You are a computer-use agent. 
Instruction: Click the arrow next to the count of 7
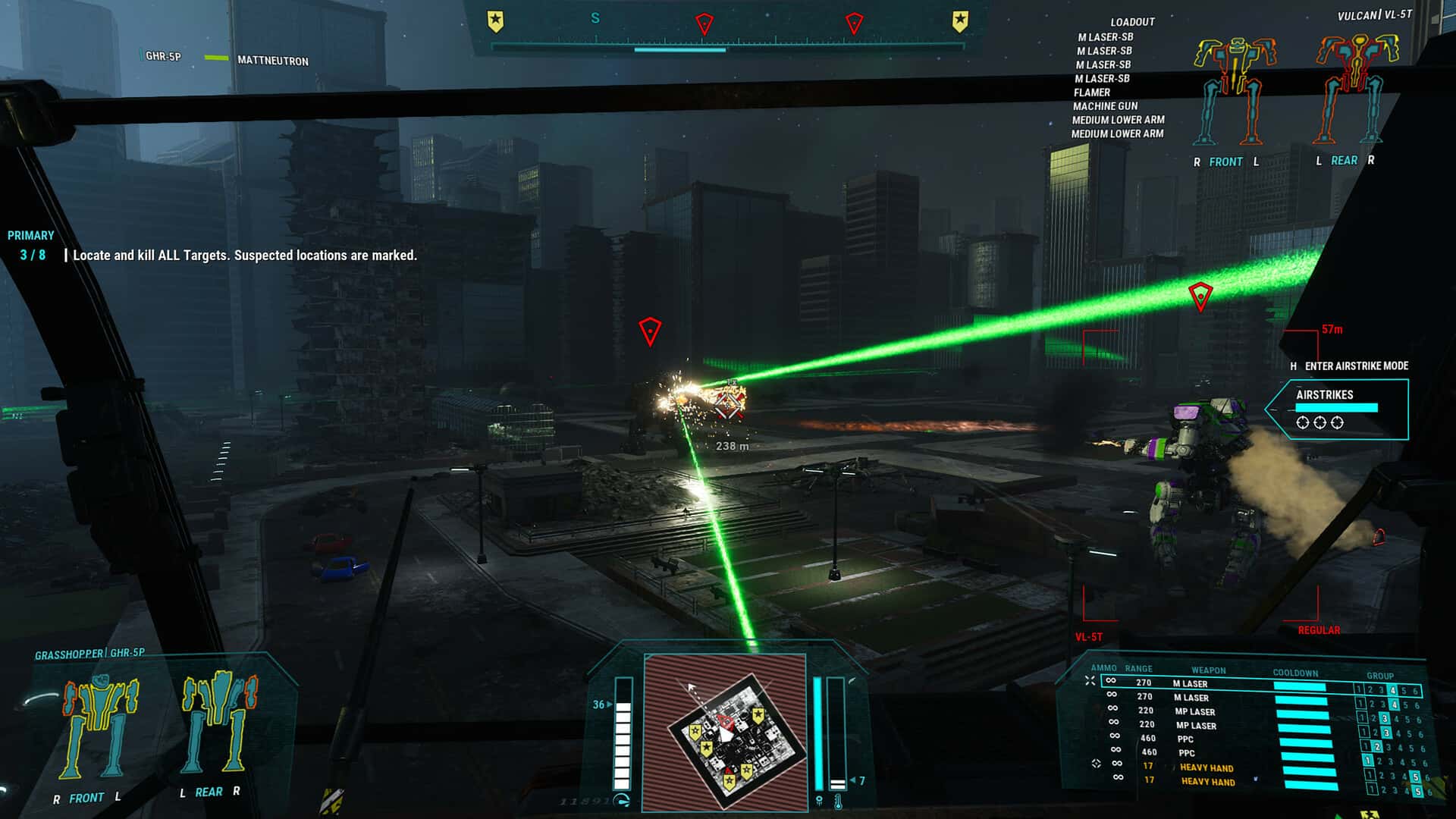[x=855, y=779]
